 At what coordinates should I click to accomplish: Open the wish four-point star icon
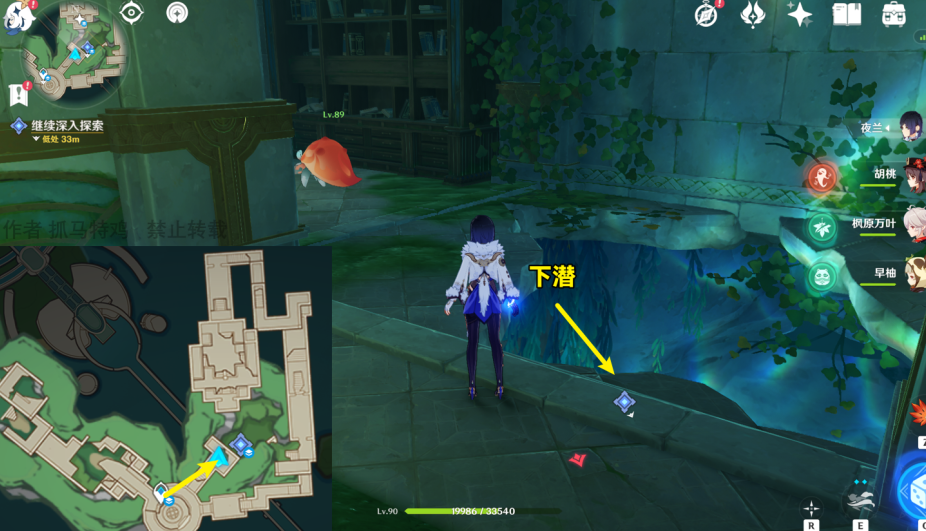(799, 14)
